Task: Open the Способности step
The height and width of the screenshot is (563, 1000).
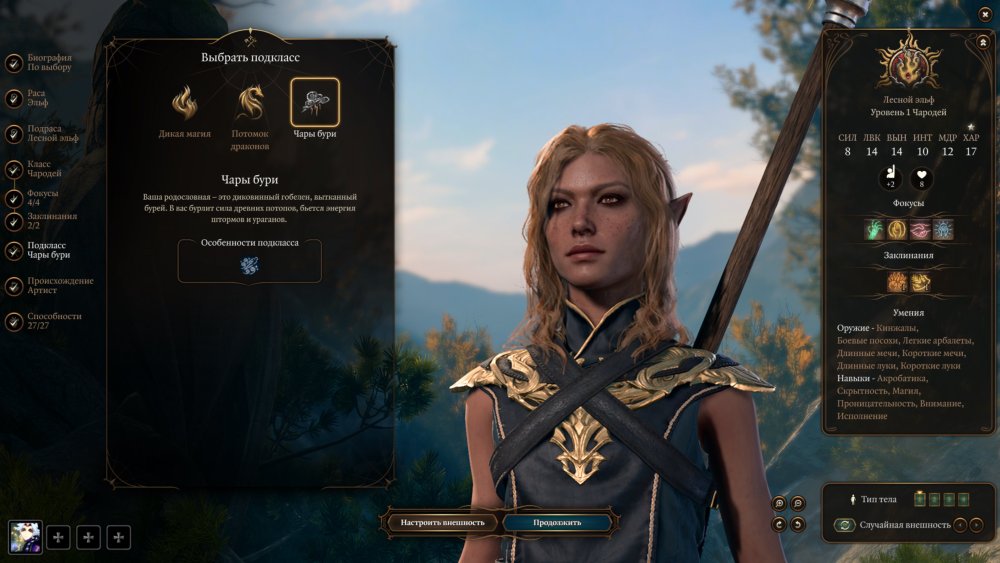Action: pyautogui.click(x=15, y=321)
